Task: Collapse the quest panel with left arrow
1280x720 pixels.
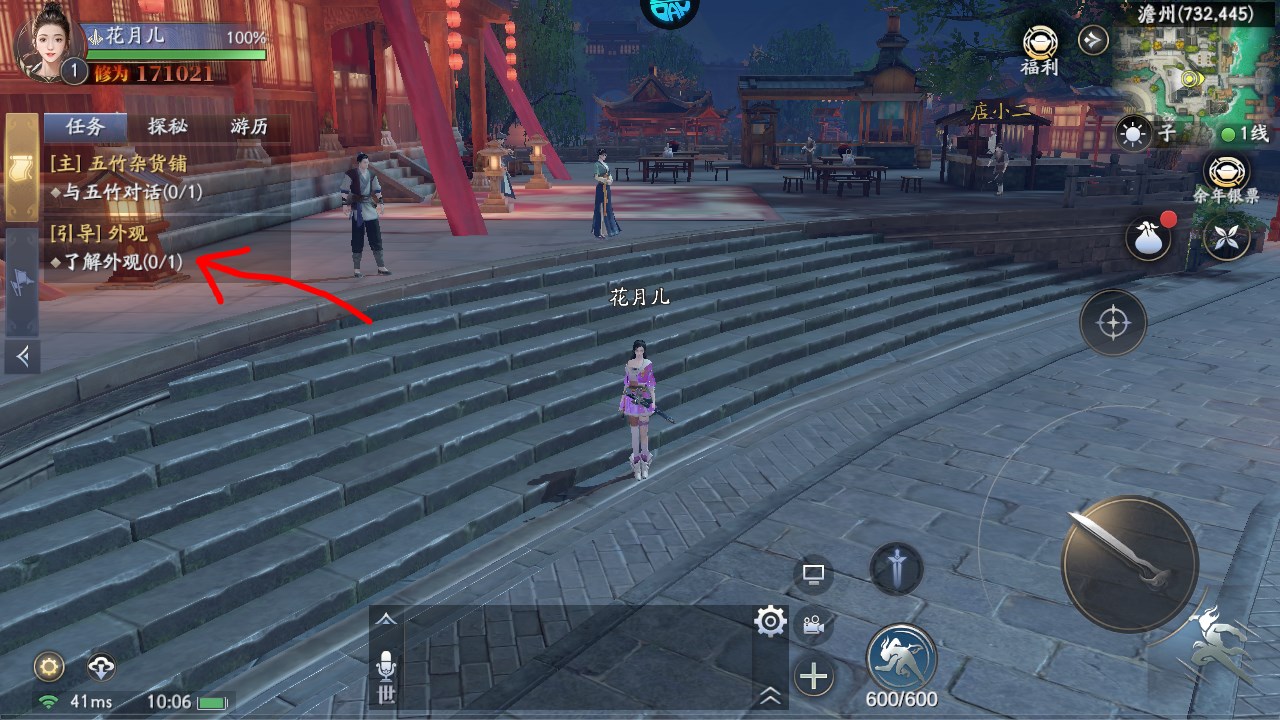Action: 22,355
